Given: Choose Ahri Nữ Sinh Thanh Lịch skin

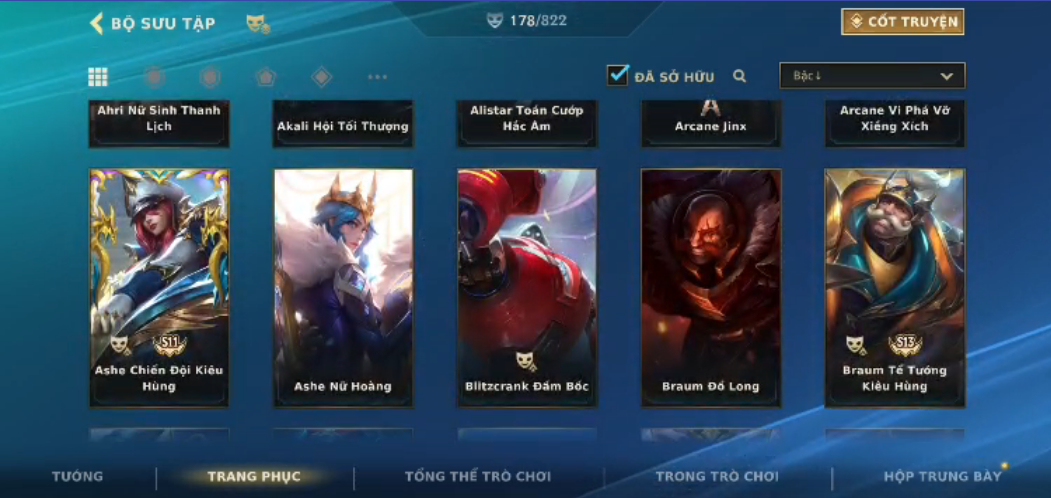Looking at the screenshot, I should pos(159,122).
